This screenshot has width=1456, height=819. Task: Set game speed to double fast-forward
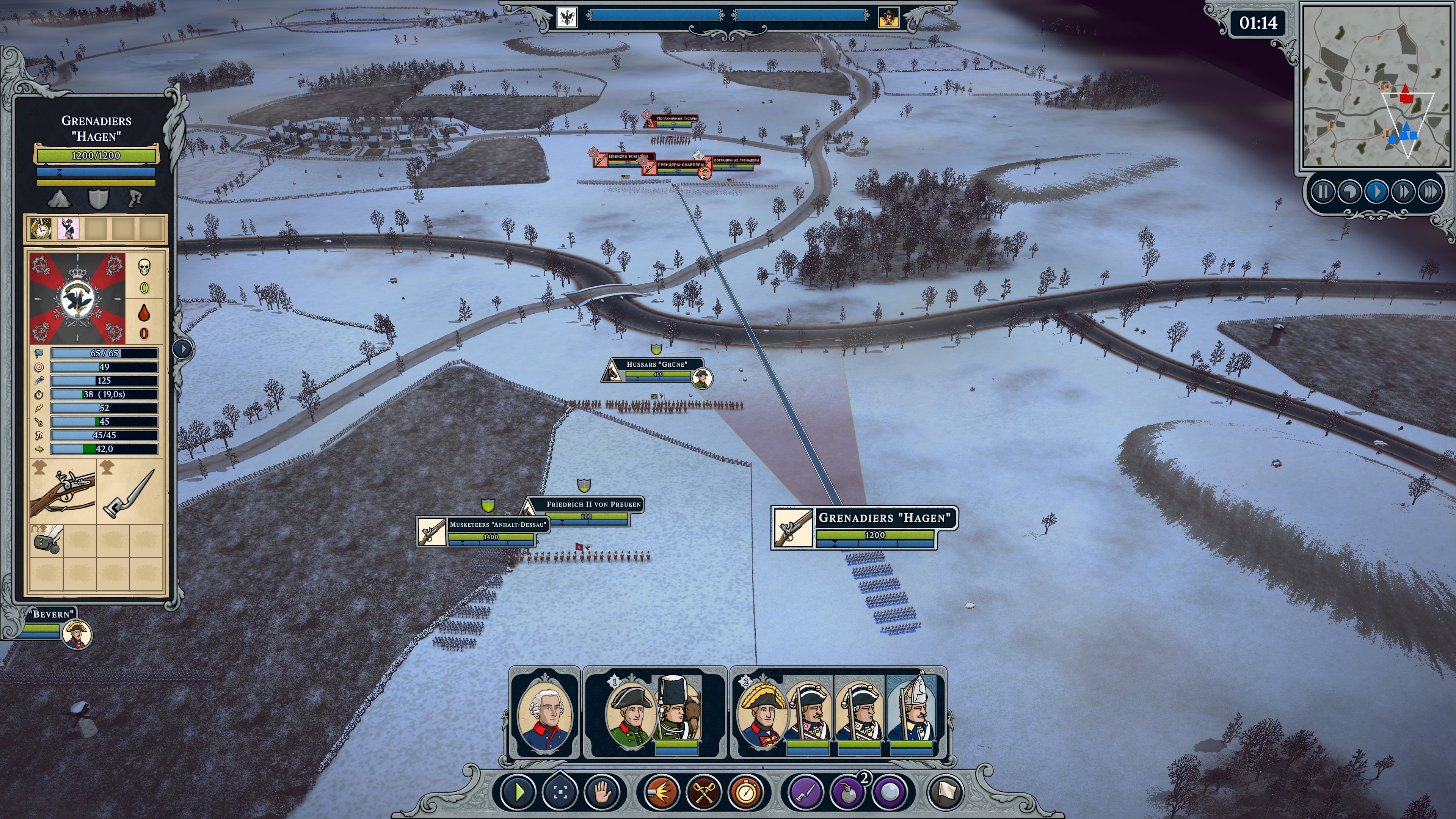(1403, 193)
